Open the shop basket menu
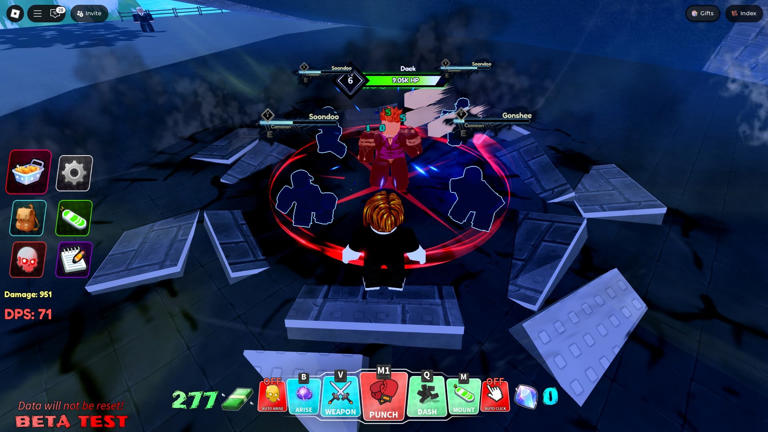Screen dimensions: 768x432 click(29, 173)
